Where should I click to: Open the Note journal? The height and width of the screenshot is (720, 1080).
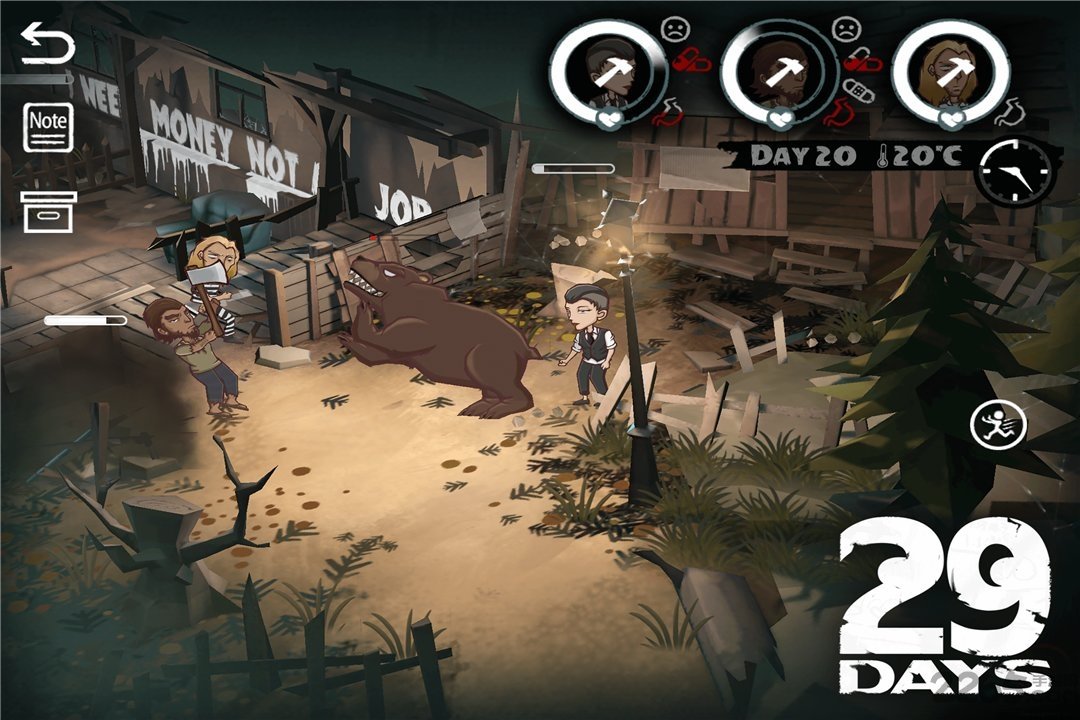(48, 126)
